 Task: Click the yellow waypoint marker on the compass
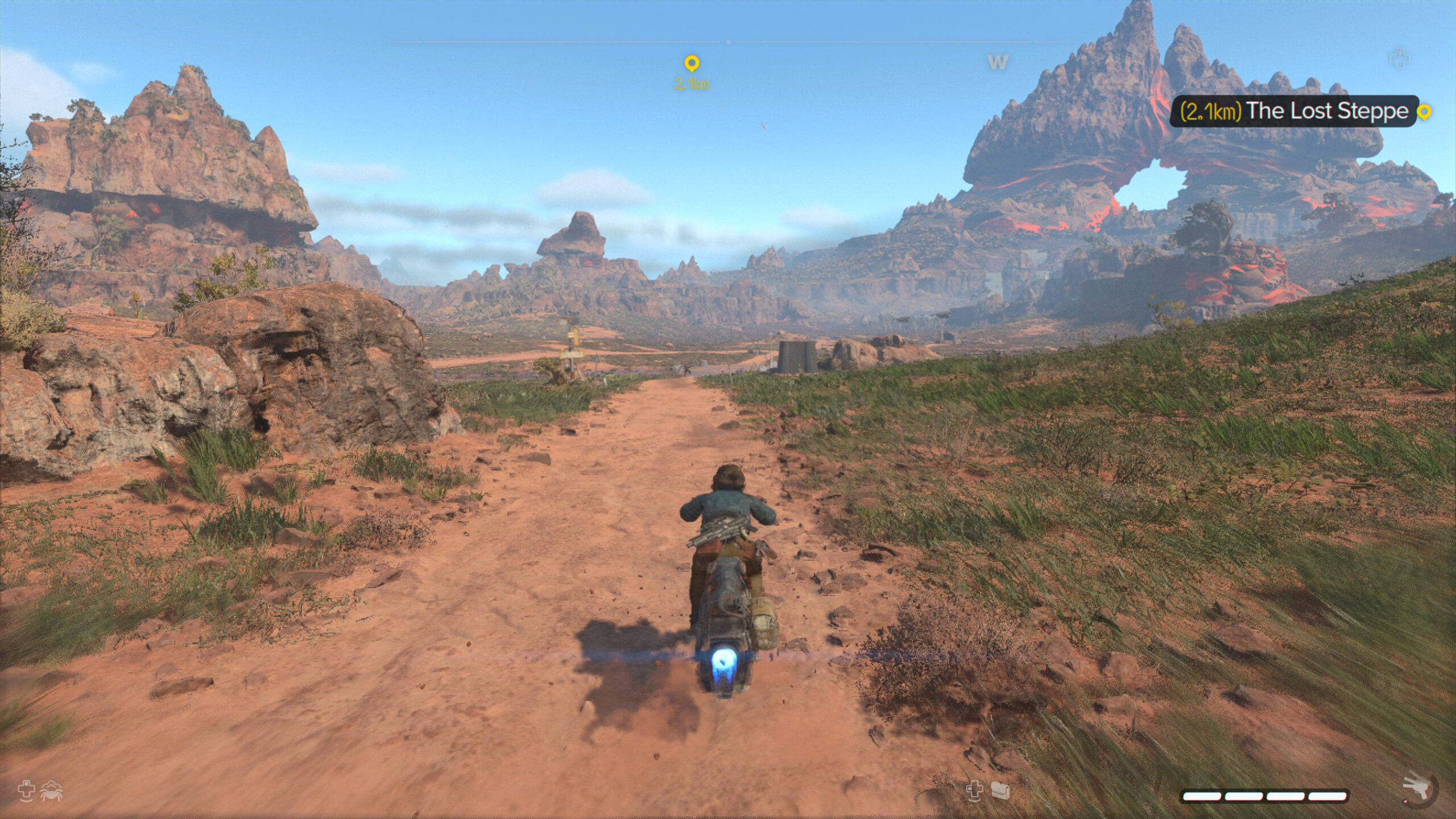(x=691, y=63)
